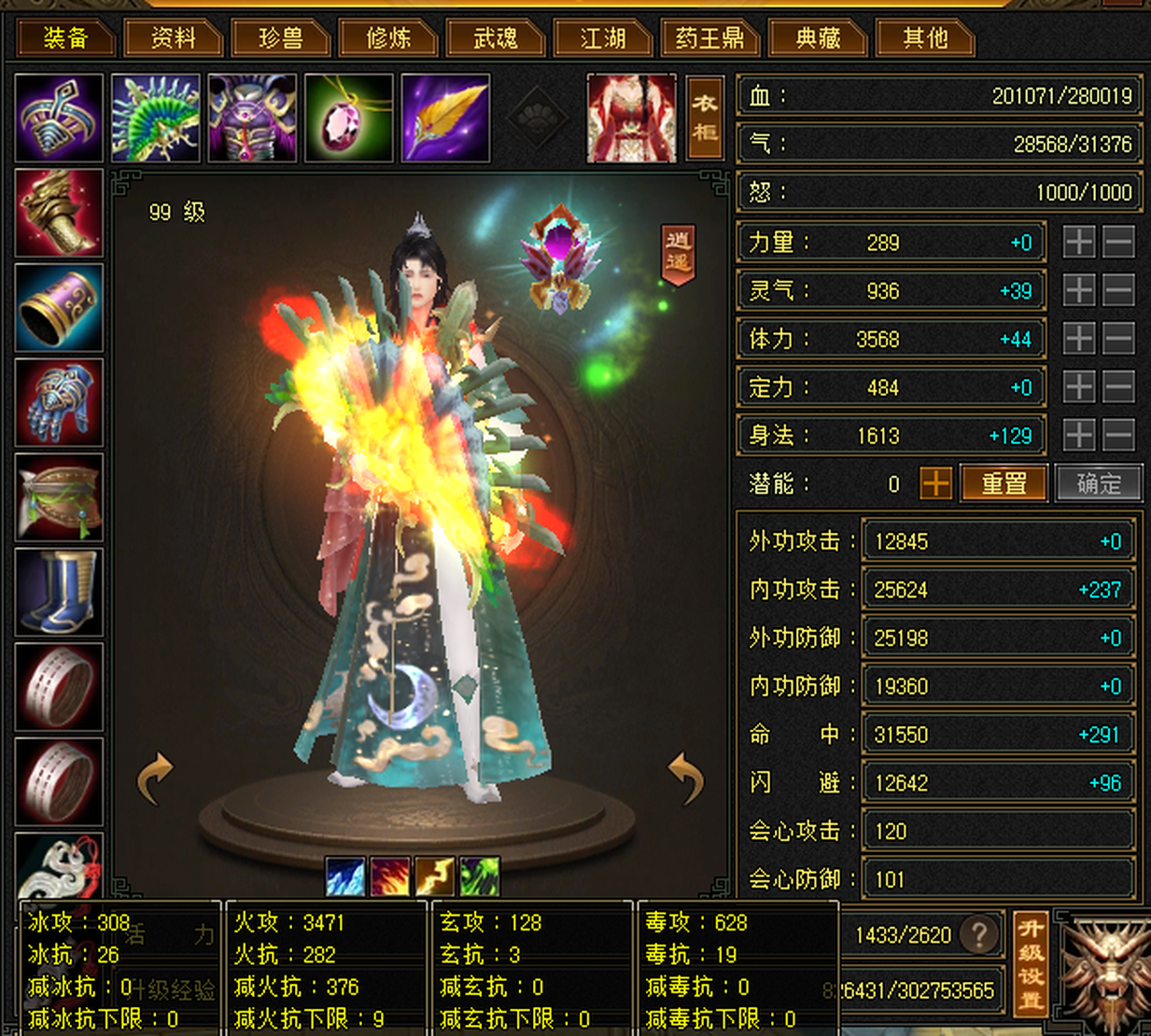This screenshot has height=1036, width=1151.
Task: Open the 升级设置 level-up settings
Action: [1031, 964]
